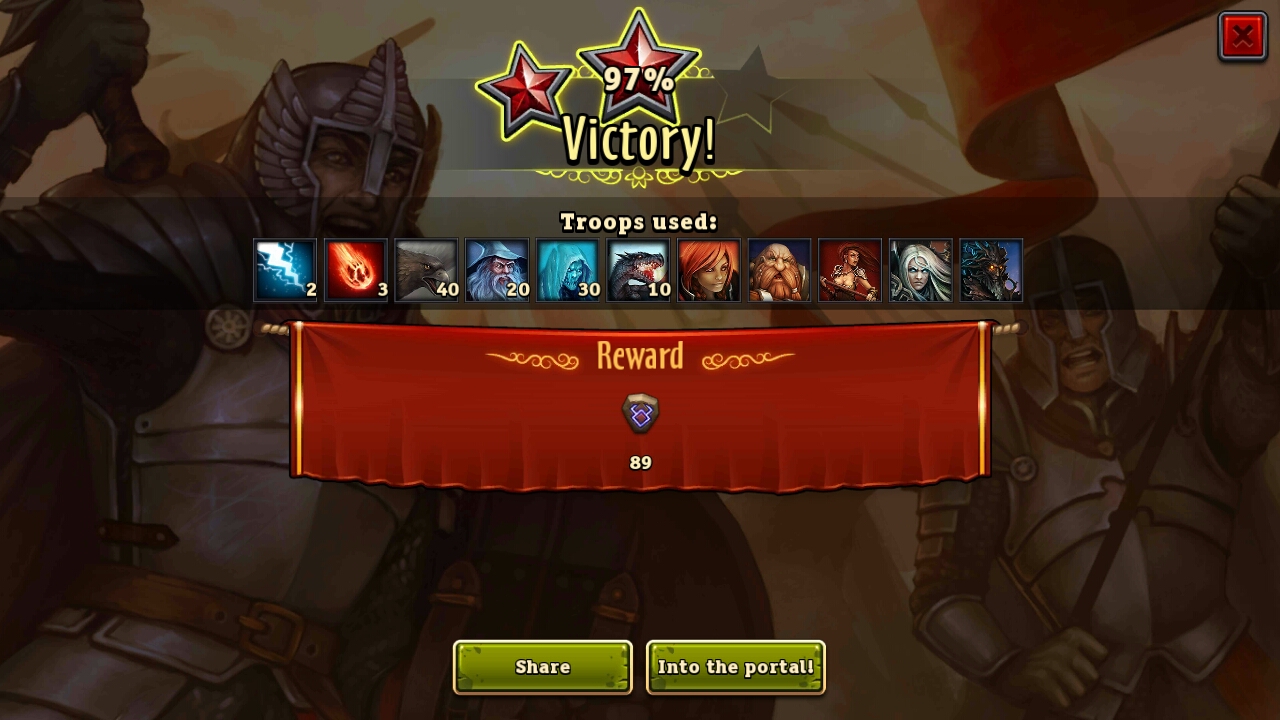The width and height of the screenshot is (1280, 720).
Task: Select the white-haired elf hero portrait
Action: coord(920,270)
